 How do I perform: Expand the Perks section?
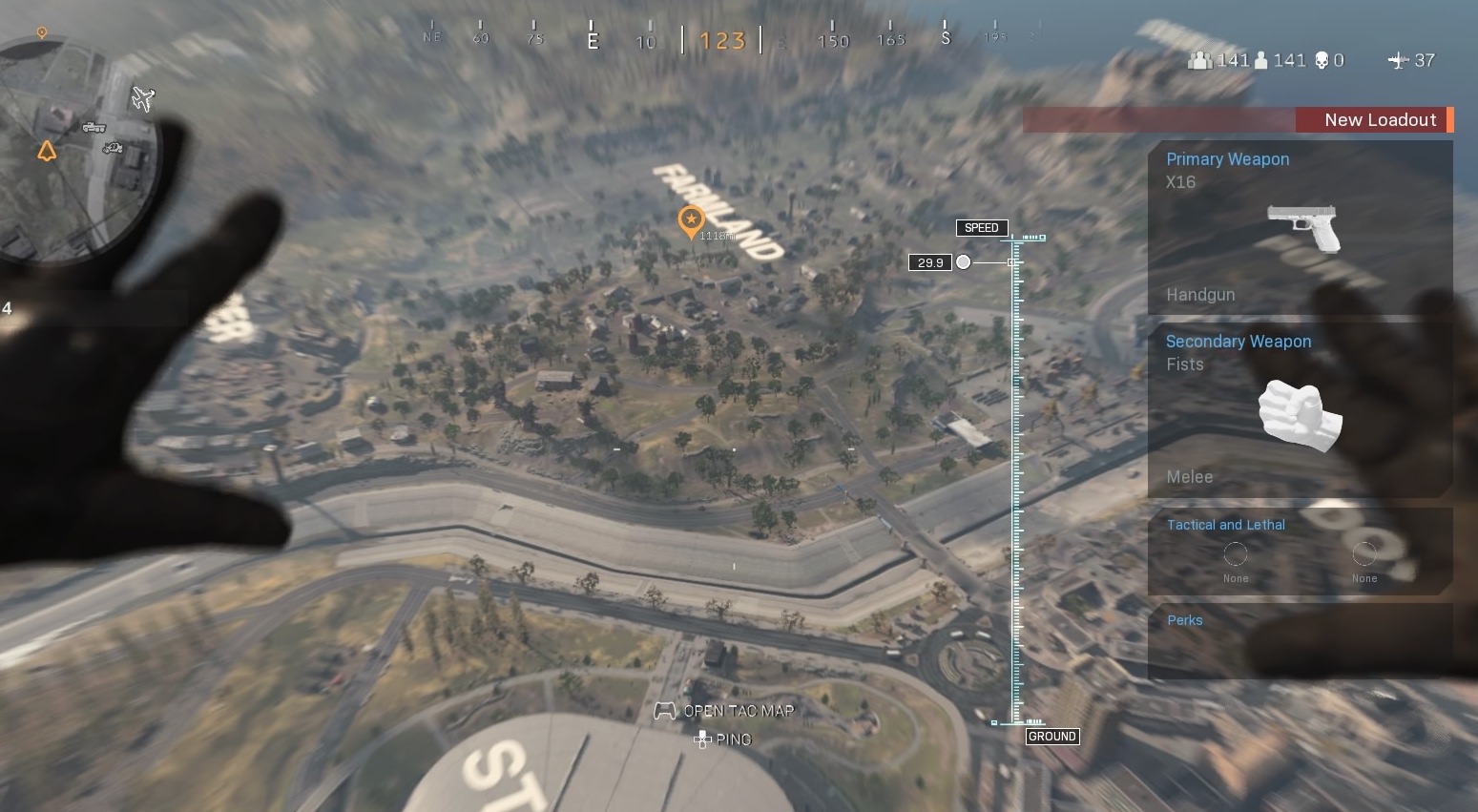click(x=1184, y=620)
